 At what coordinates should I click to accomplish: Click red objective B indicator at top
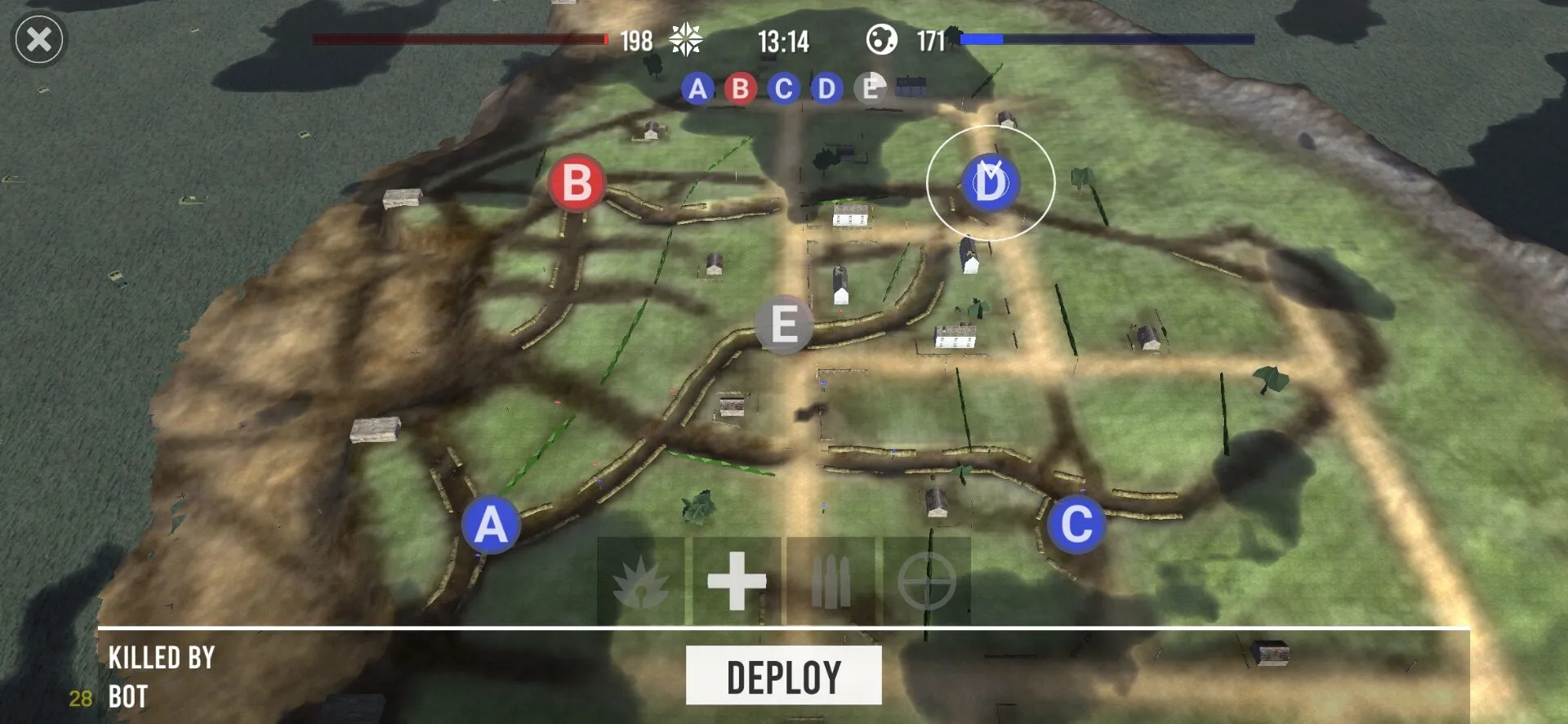[x=740, y=90]
